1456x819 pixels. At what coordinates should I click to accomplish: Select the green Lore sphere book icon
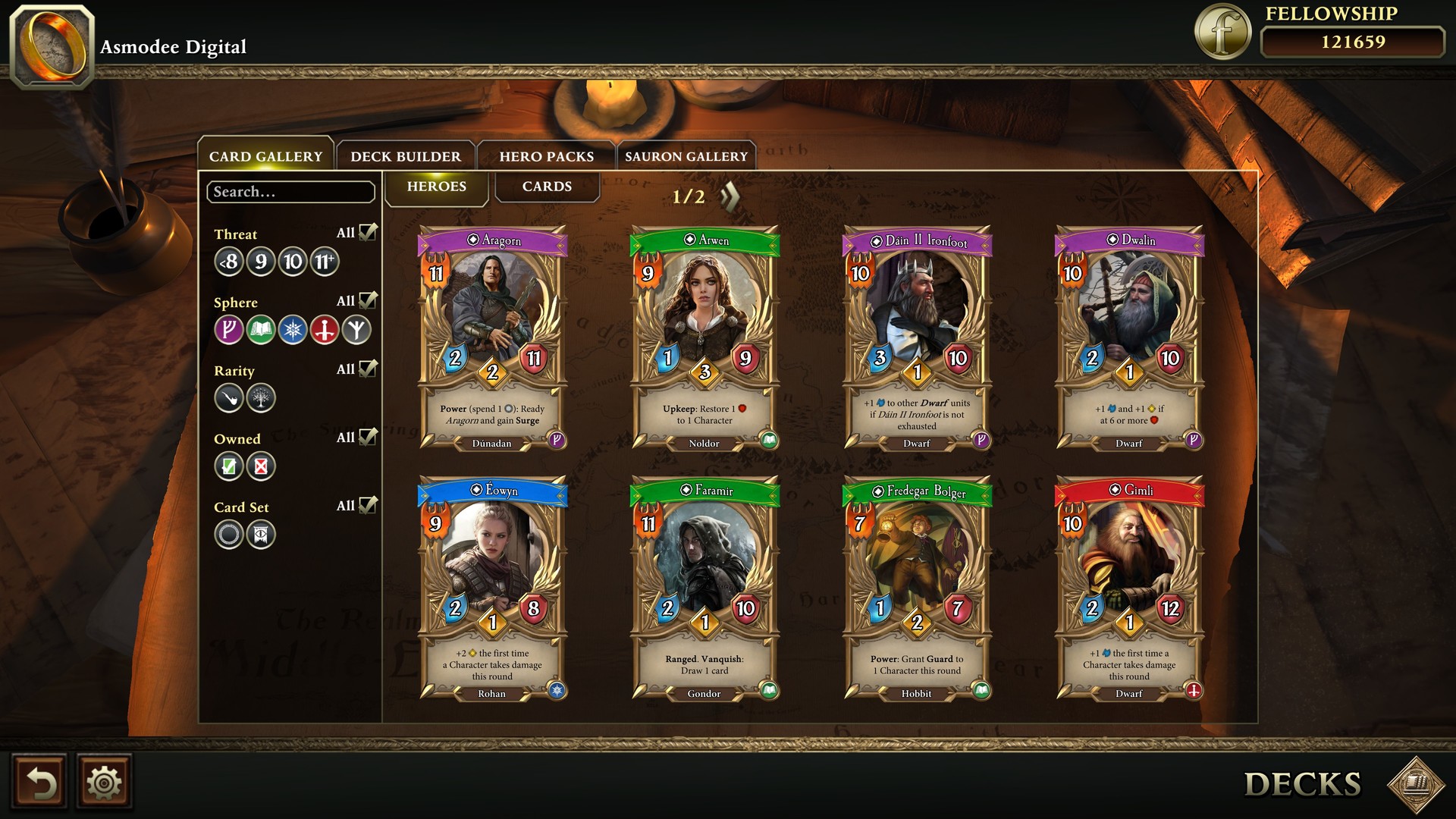point(261,330)
